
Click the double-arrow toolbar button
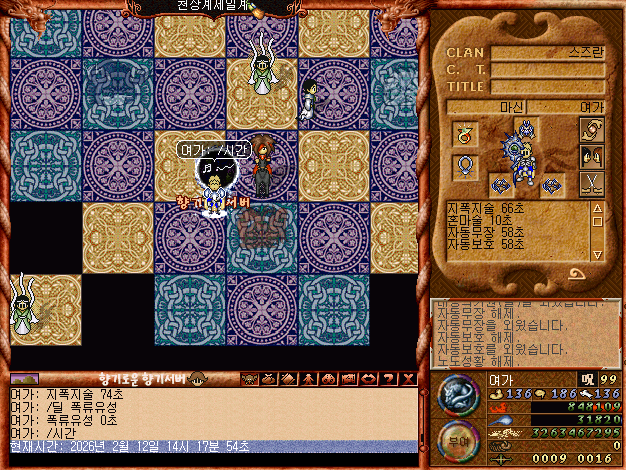[369, 378]
